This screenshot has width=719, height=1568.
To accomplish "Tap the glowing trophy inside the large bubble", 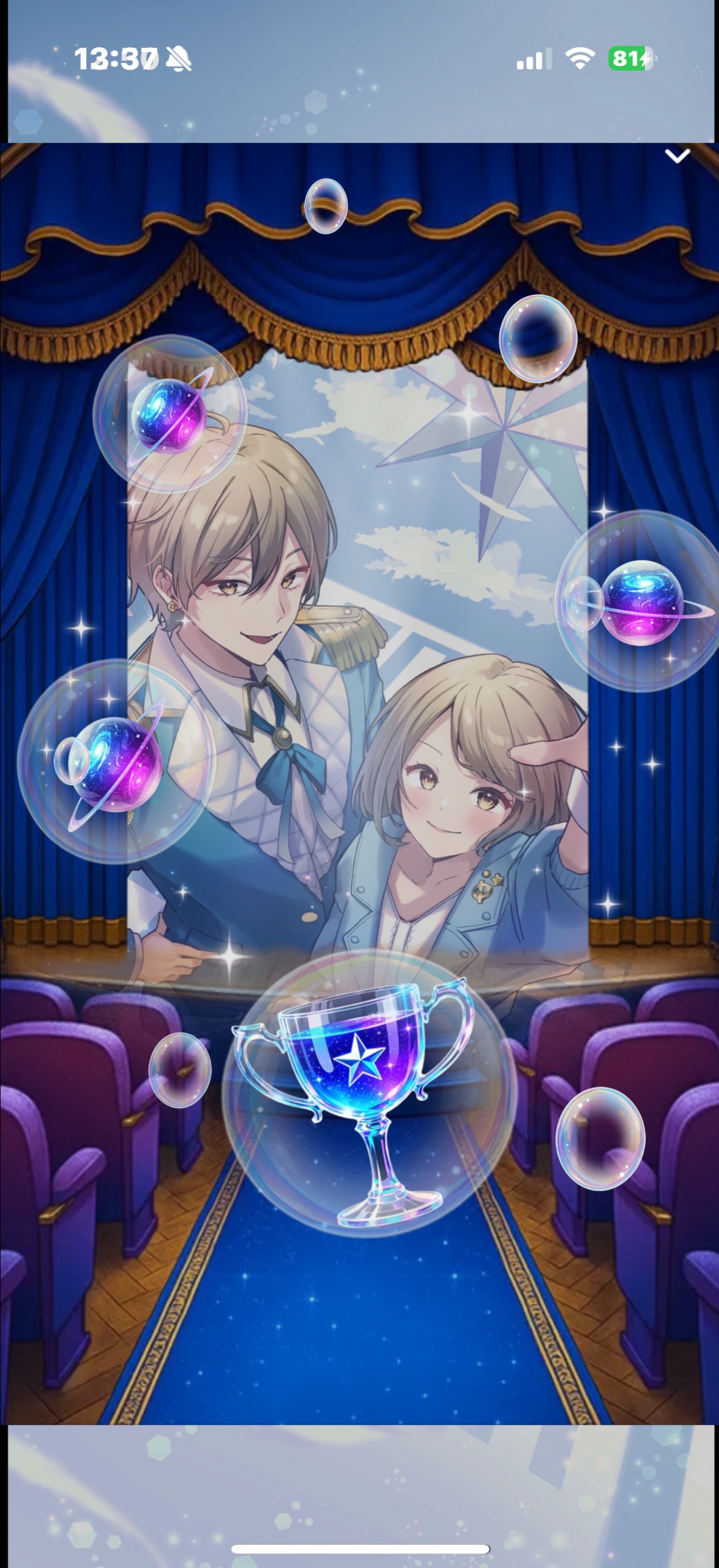I will click(366, 1081).
